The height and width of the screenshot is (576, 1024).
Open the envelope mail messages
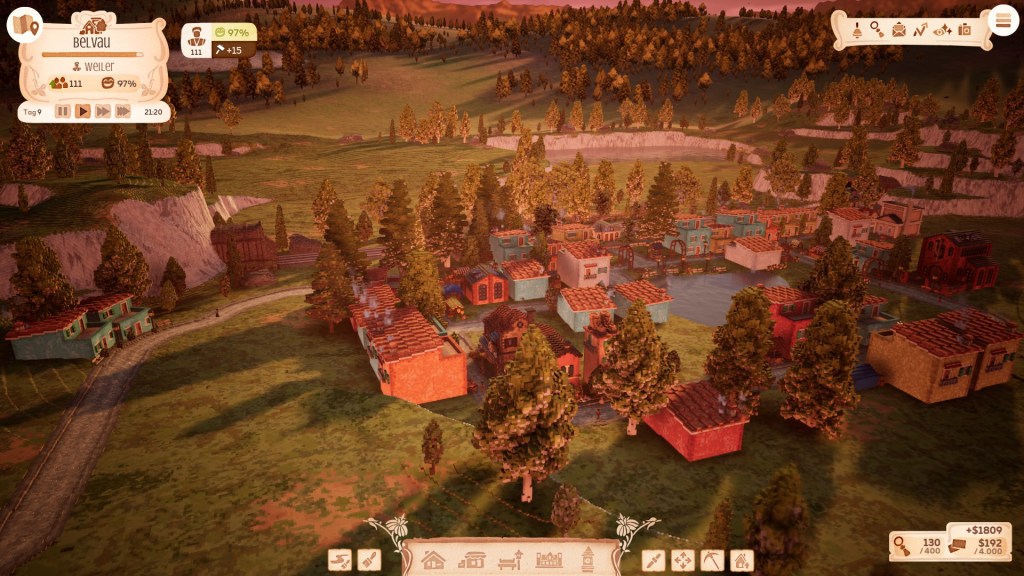tap(898, 30)
